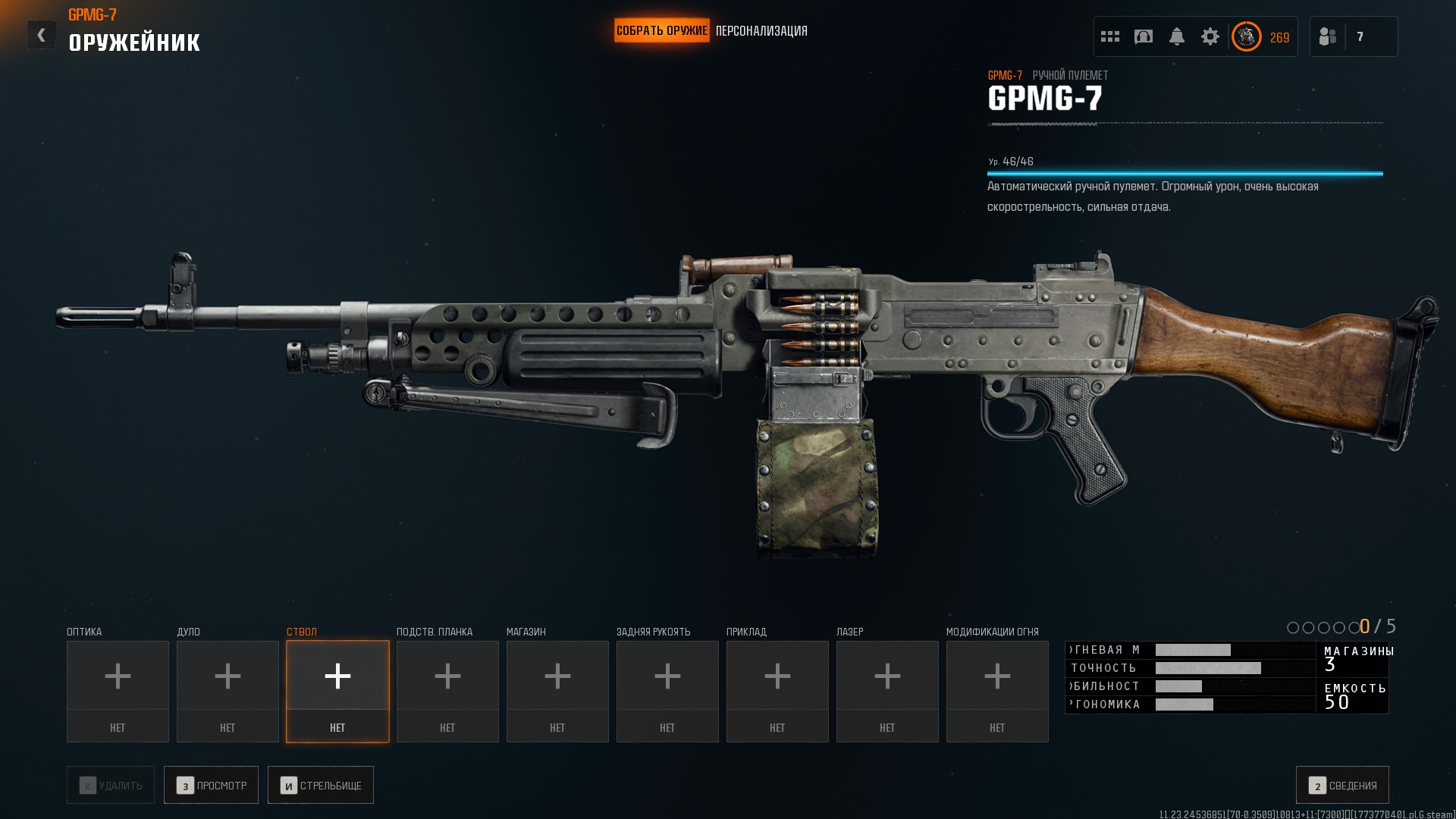This screenshot has height=819, width=1456.
Task: Open notifications bell icon
Action: tap(1177, 36)
